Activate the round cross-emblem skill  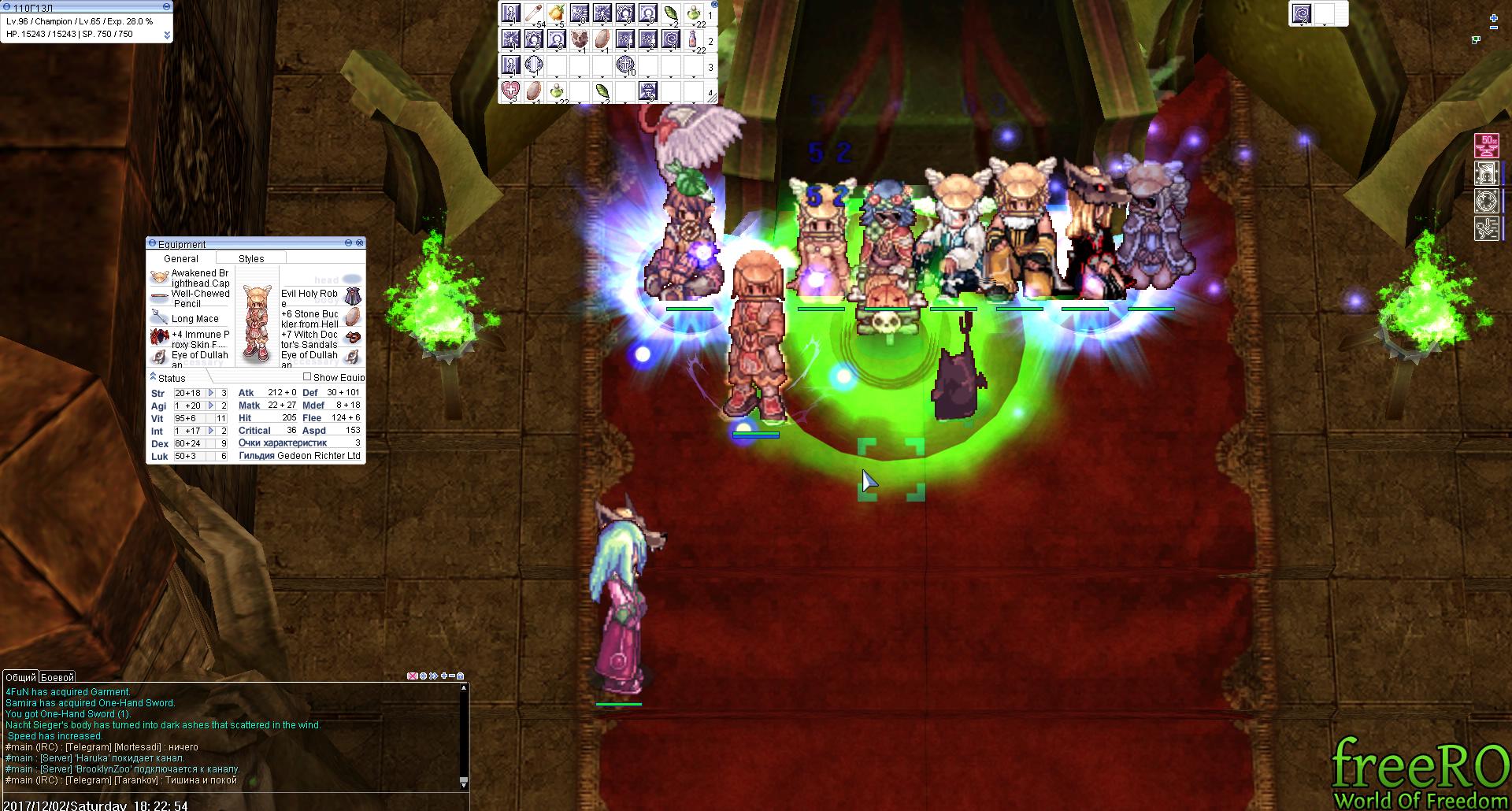click(x=625, y=65)
